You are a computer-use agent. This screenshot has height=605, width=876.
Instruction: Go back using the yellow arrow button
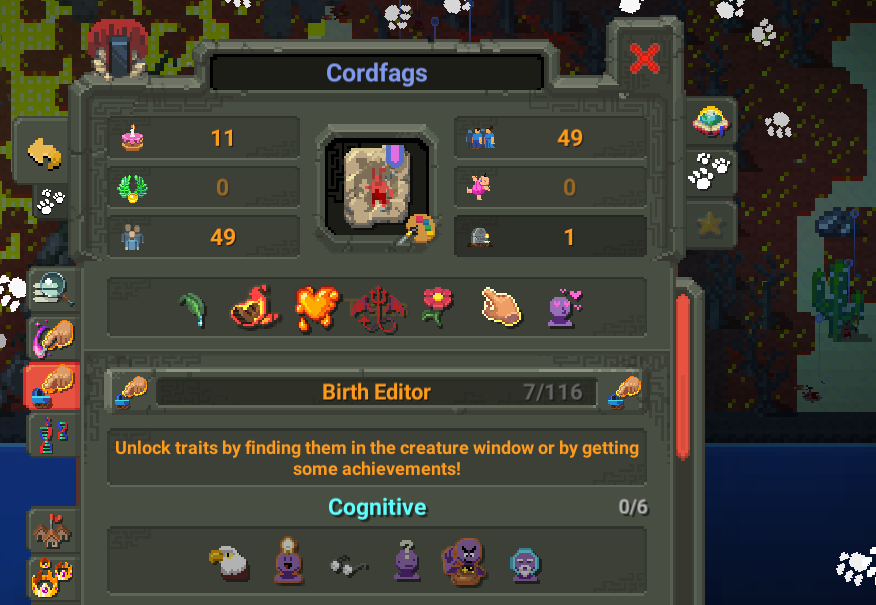[x=44, y=153]
